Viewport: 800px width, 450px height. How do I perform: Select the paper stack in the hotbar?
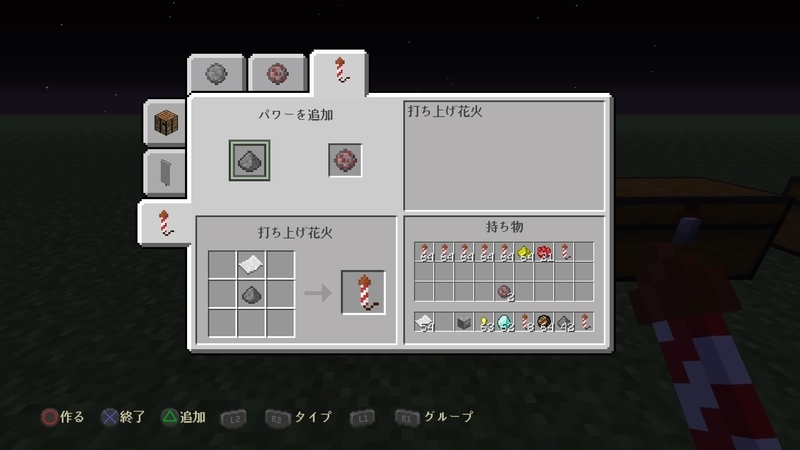[425, 322]
